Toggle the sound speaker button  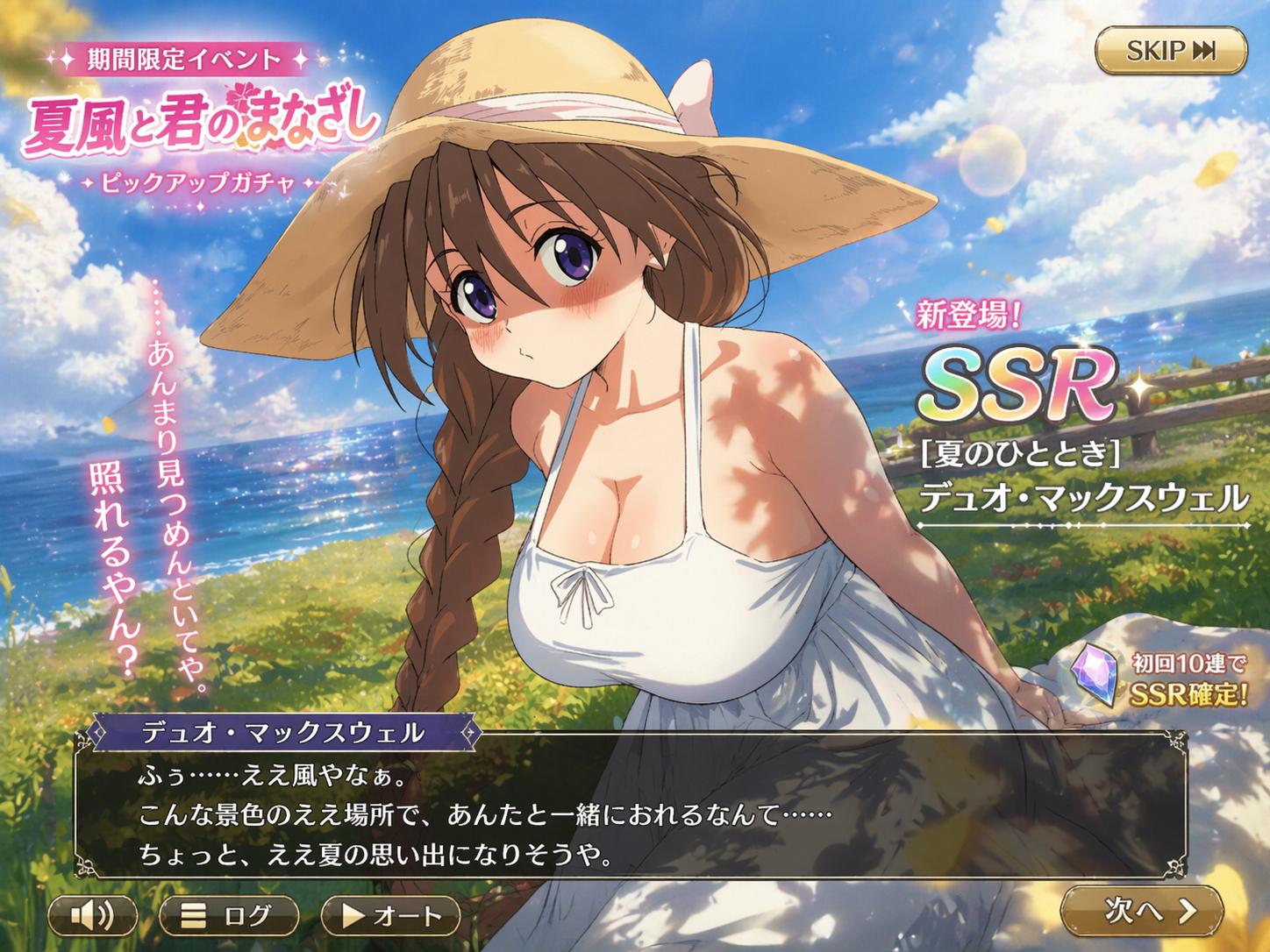(x=92, y=916)
